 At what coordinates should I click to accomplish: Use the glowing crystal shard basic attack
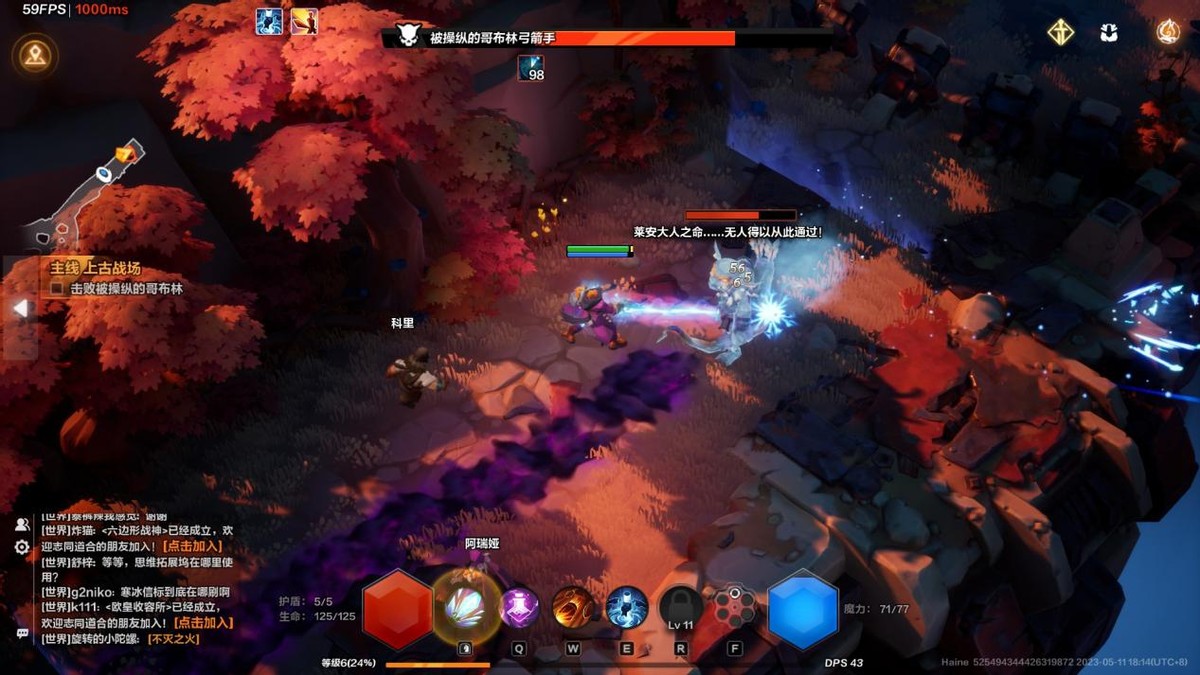pyautogui.click(x=465, y=607)
